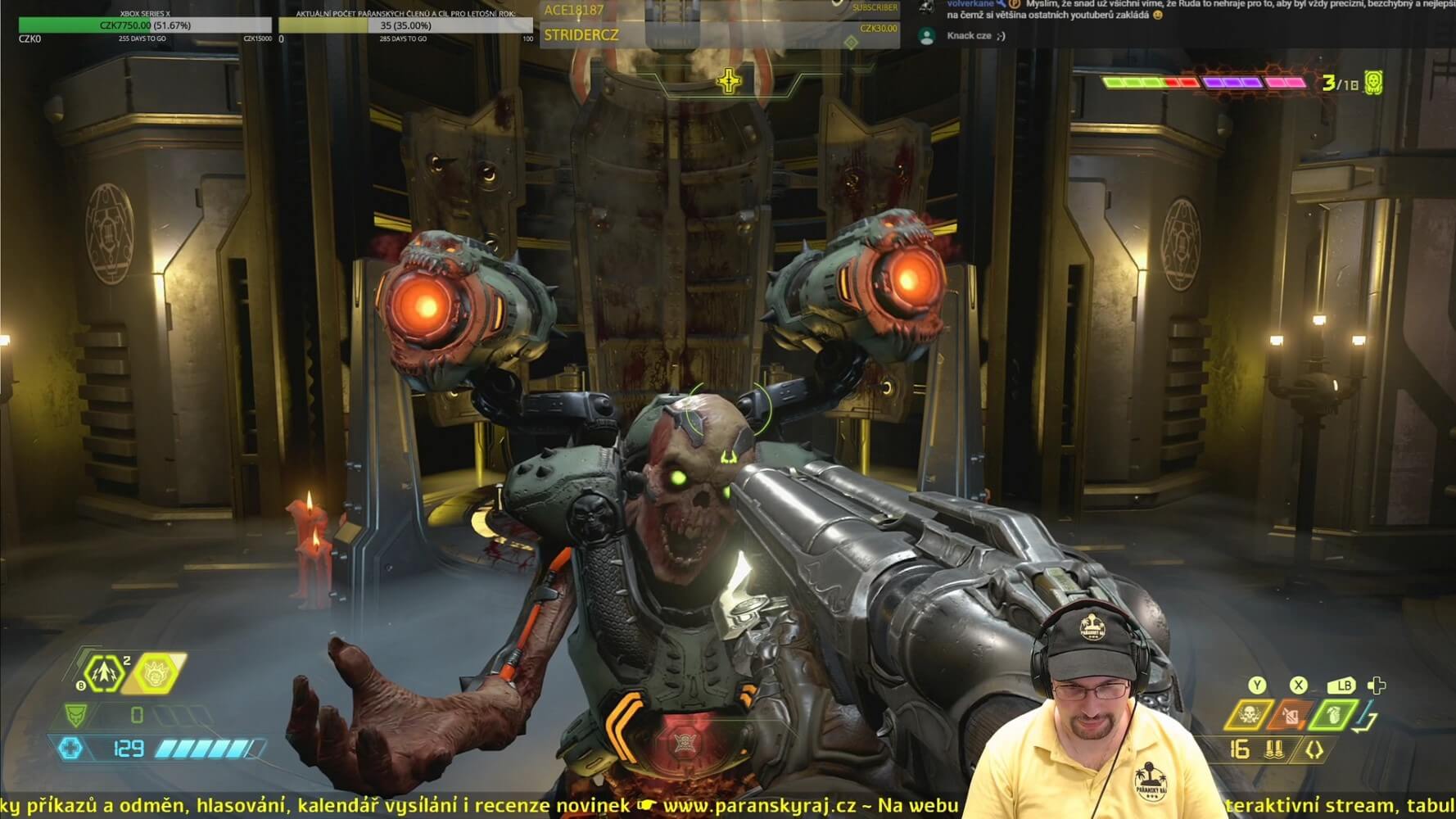Click the green skull challenge token icon
Viewport: 1456px width, 819px height.
[1373, 83]
